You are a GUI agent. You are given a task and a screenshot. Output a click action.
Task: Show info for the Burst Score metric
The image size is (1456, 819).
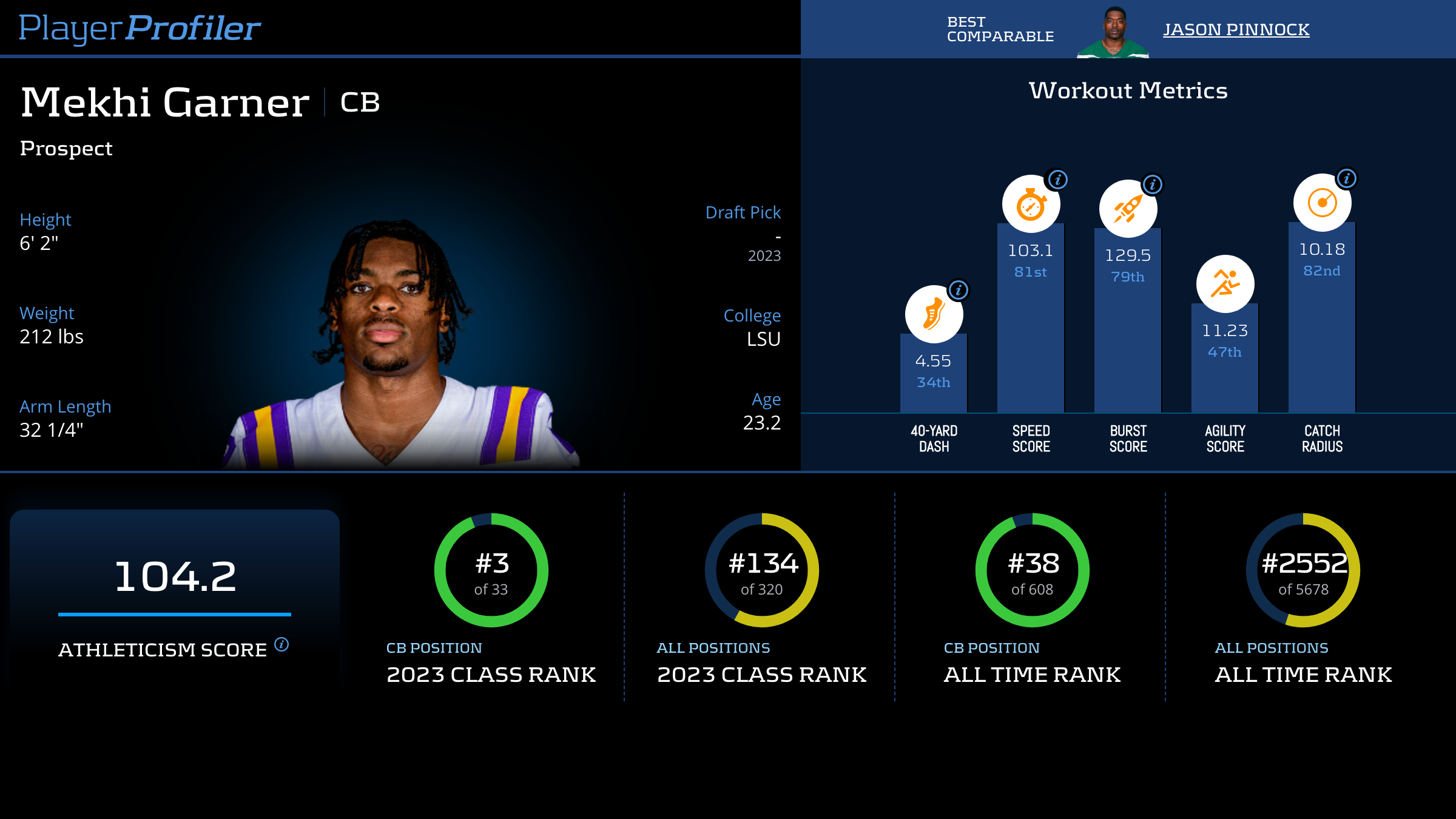click(x=1153, y=184)
